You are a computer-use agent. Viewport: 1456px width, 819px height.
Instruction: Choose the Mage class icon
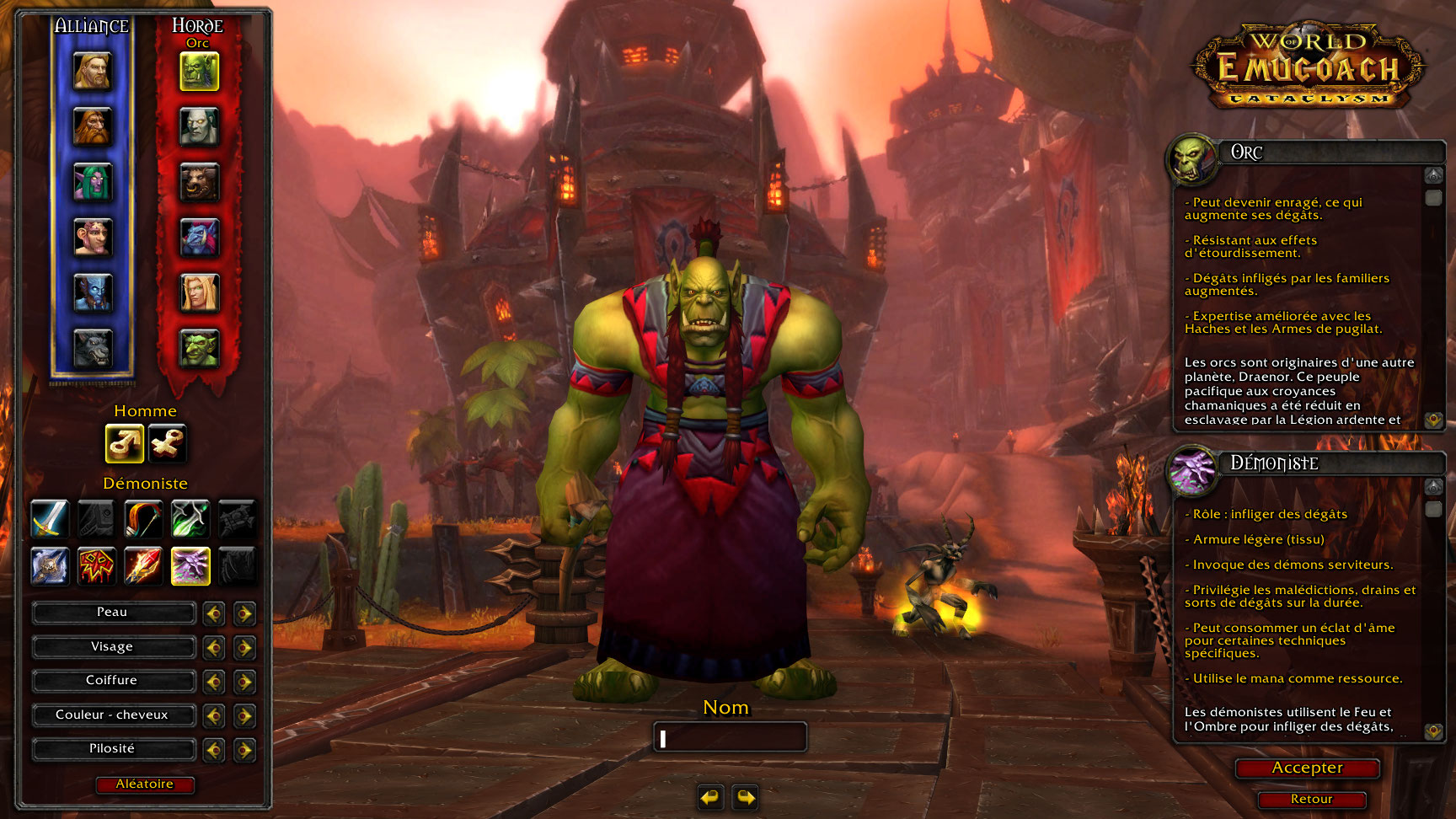[x=143, y=566]
